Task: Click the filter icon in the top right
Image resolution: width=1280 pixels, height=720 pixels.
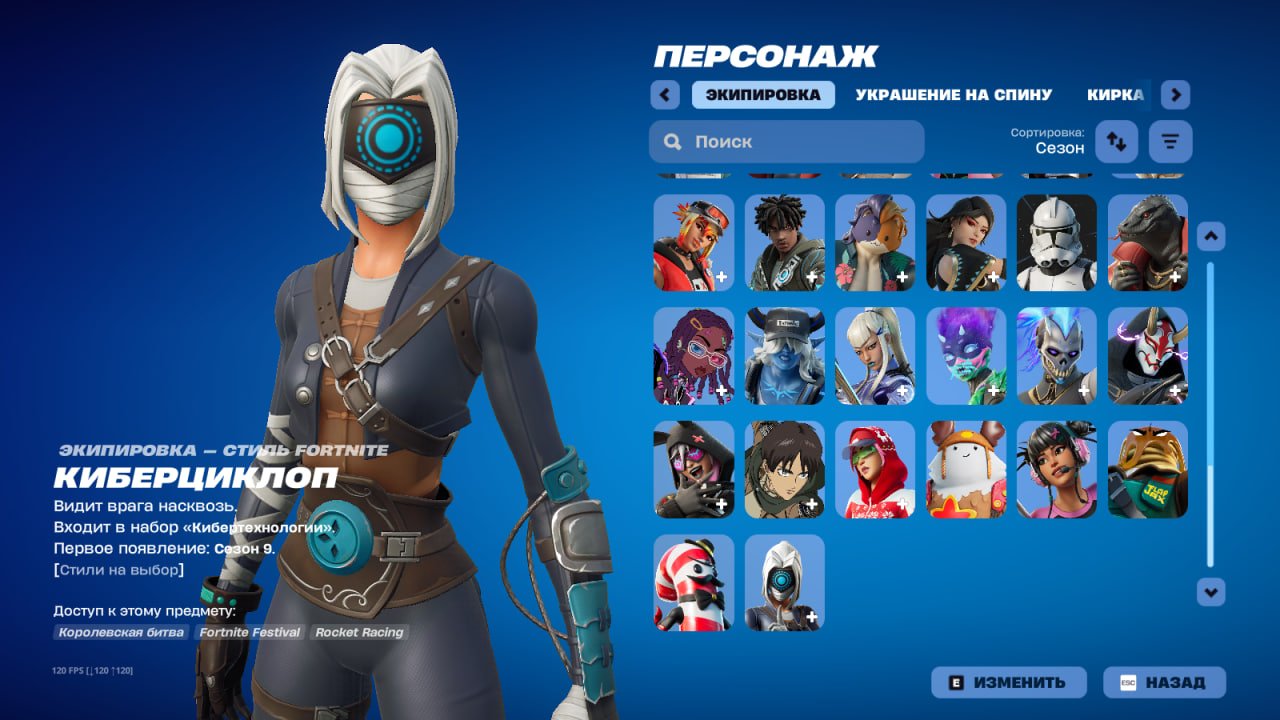Action: 1169,141
